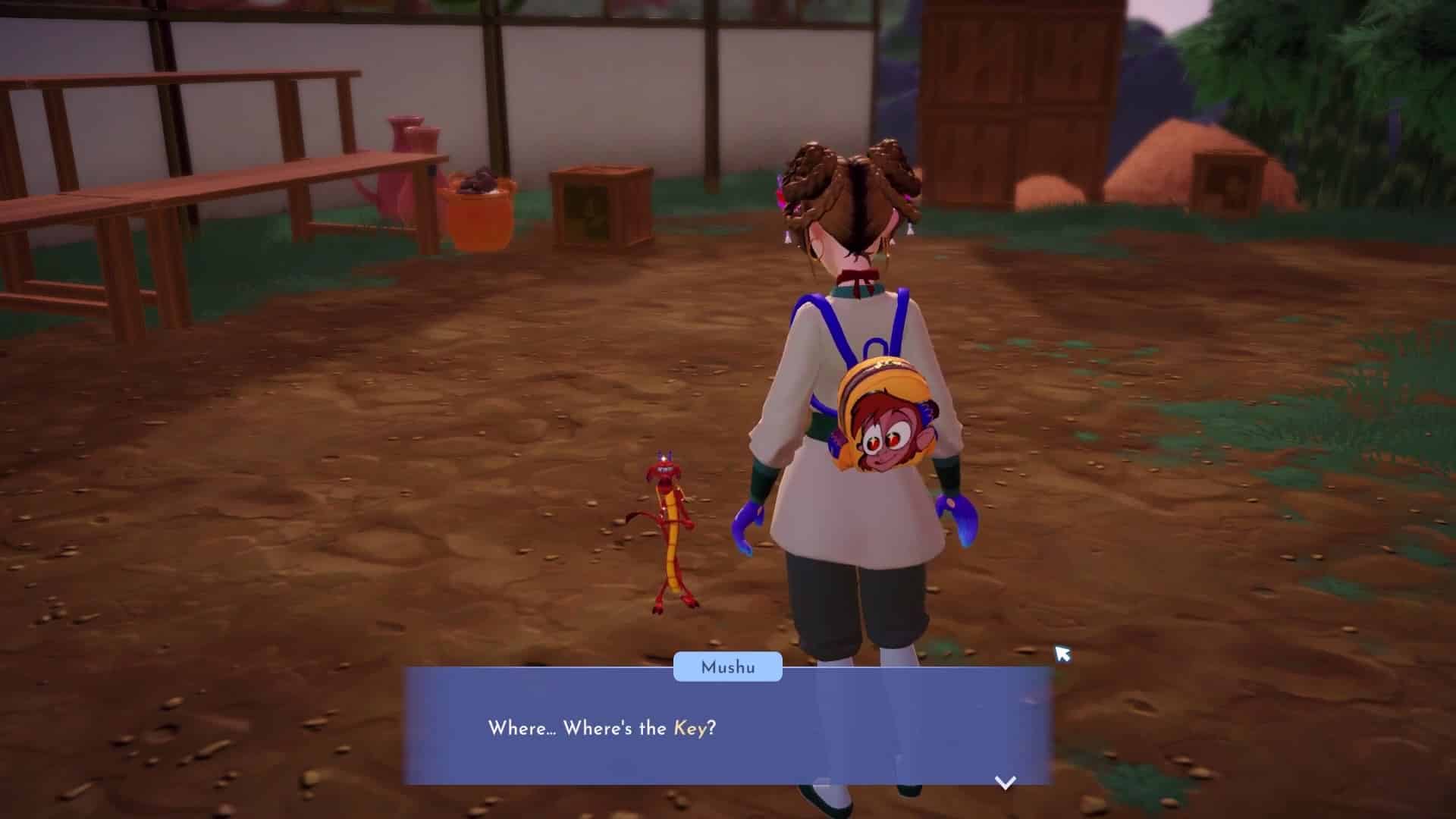Click Mushu's dialogue box to continue

726,728
